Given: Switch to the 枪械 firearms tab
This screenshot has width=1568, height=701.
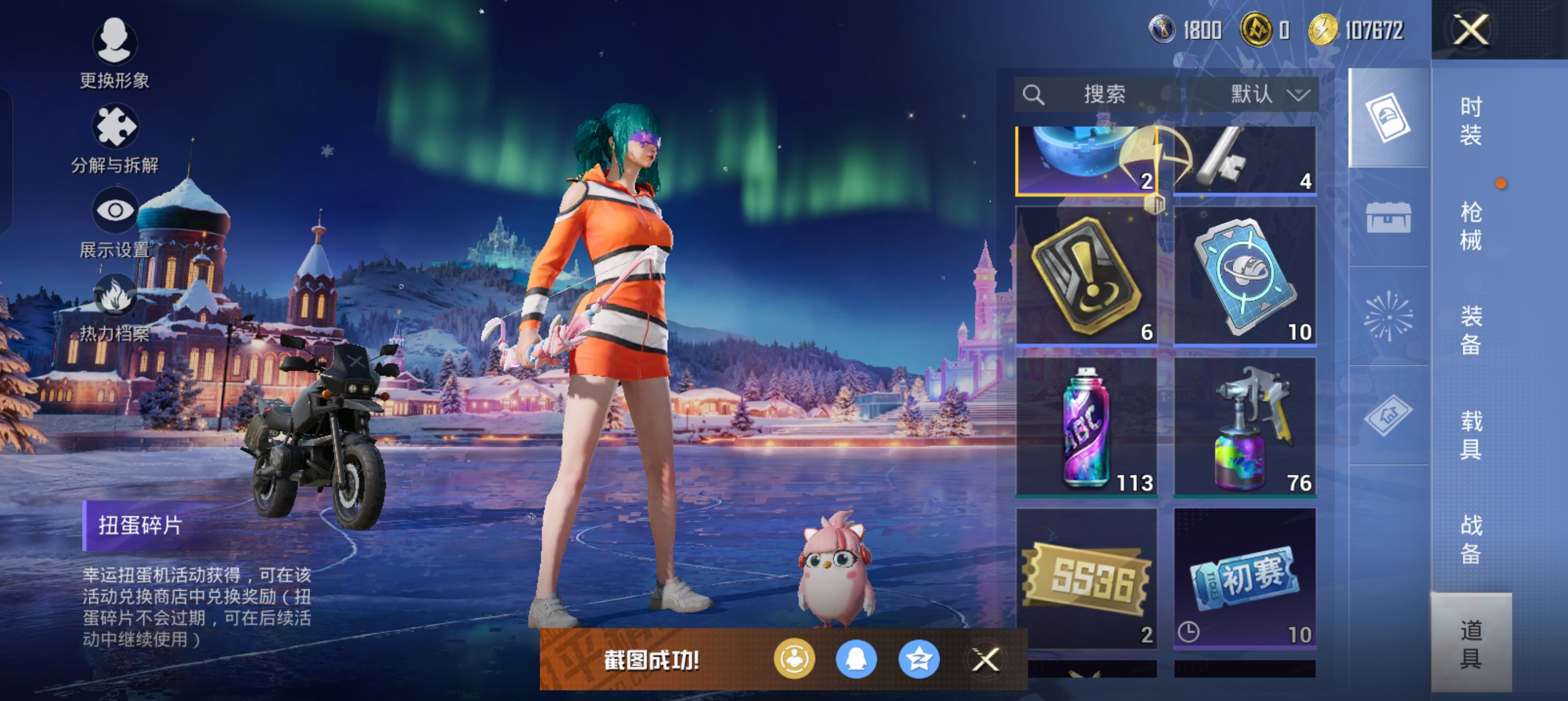Looking at the screenshot, I should (1471, 226).
